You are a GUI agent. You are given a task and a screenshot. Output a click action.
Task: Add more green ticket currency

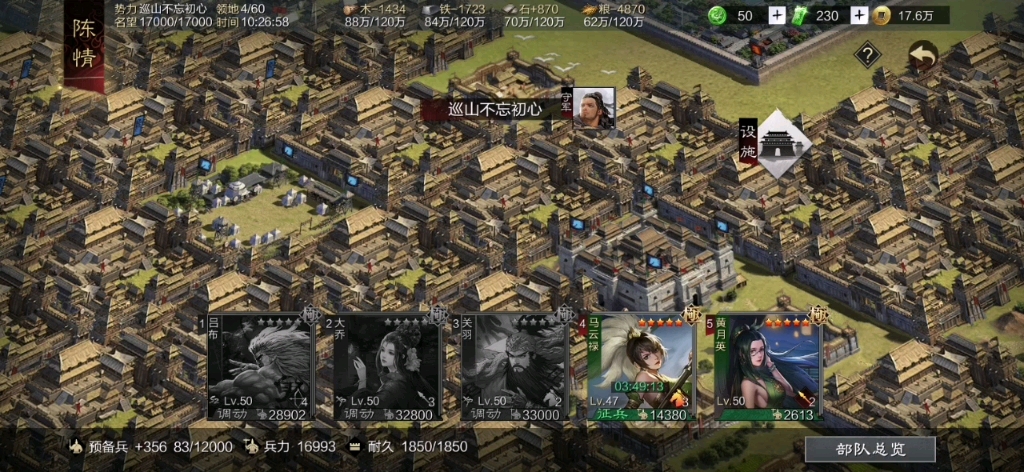[858, 15]
